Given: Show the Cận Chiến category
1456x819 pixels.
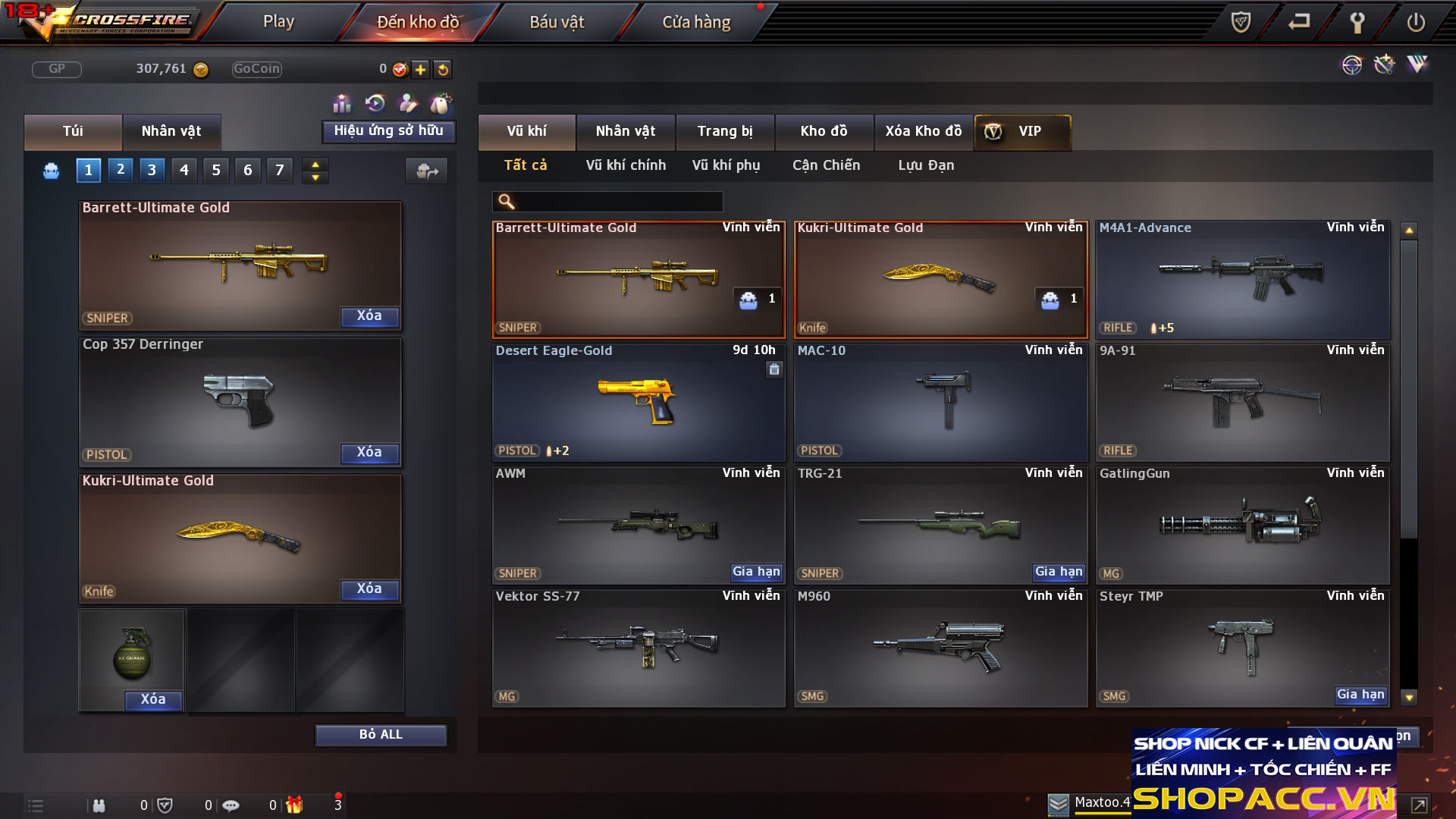Looking at the screenshot, I should tap(826, 165).
